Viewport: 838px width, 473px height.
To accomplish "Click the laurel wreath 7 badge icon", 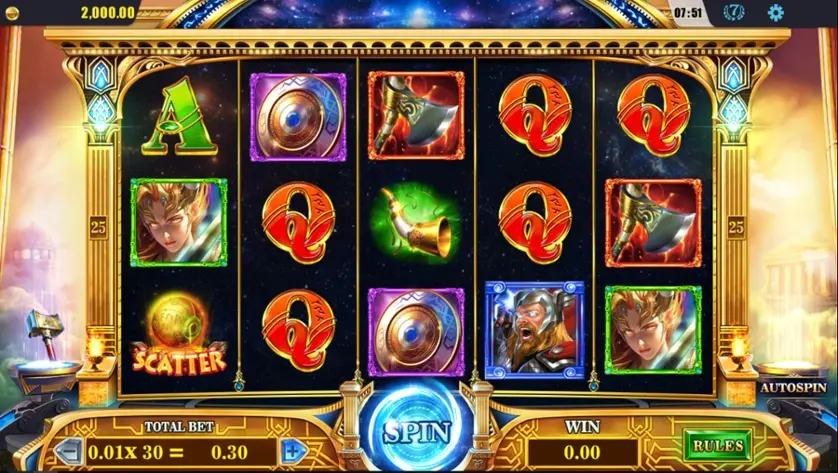I will [734, 13].
